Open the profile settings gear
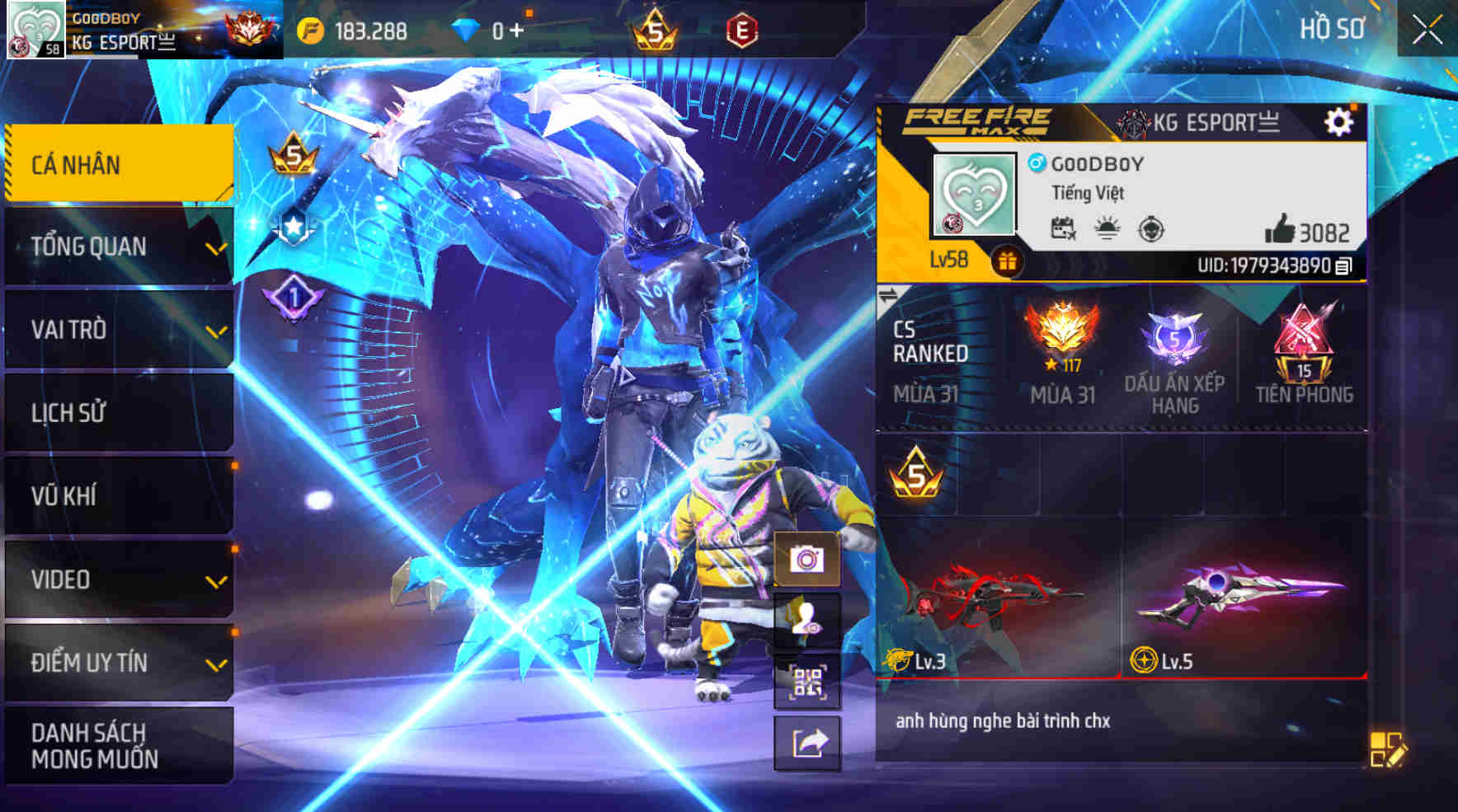 click(x=1341, y=124)
